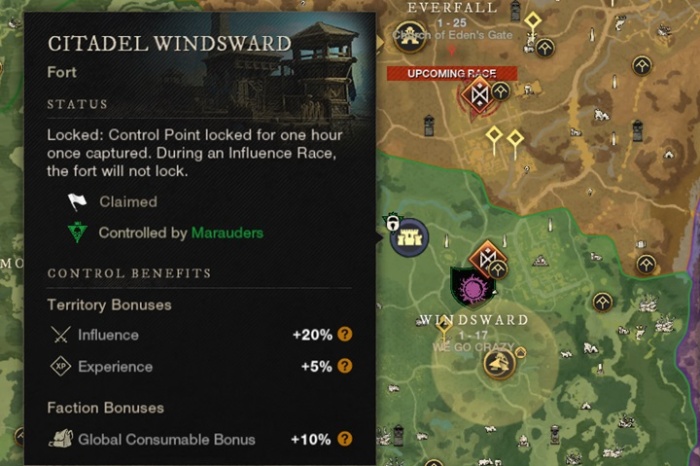Viewport: 700px width, 466px height.
Task: Click the purple company crest in Windsward
Action: 469,288
